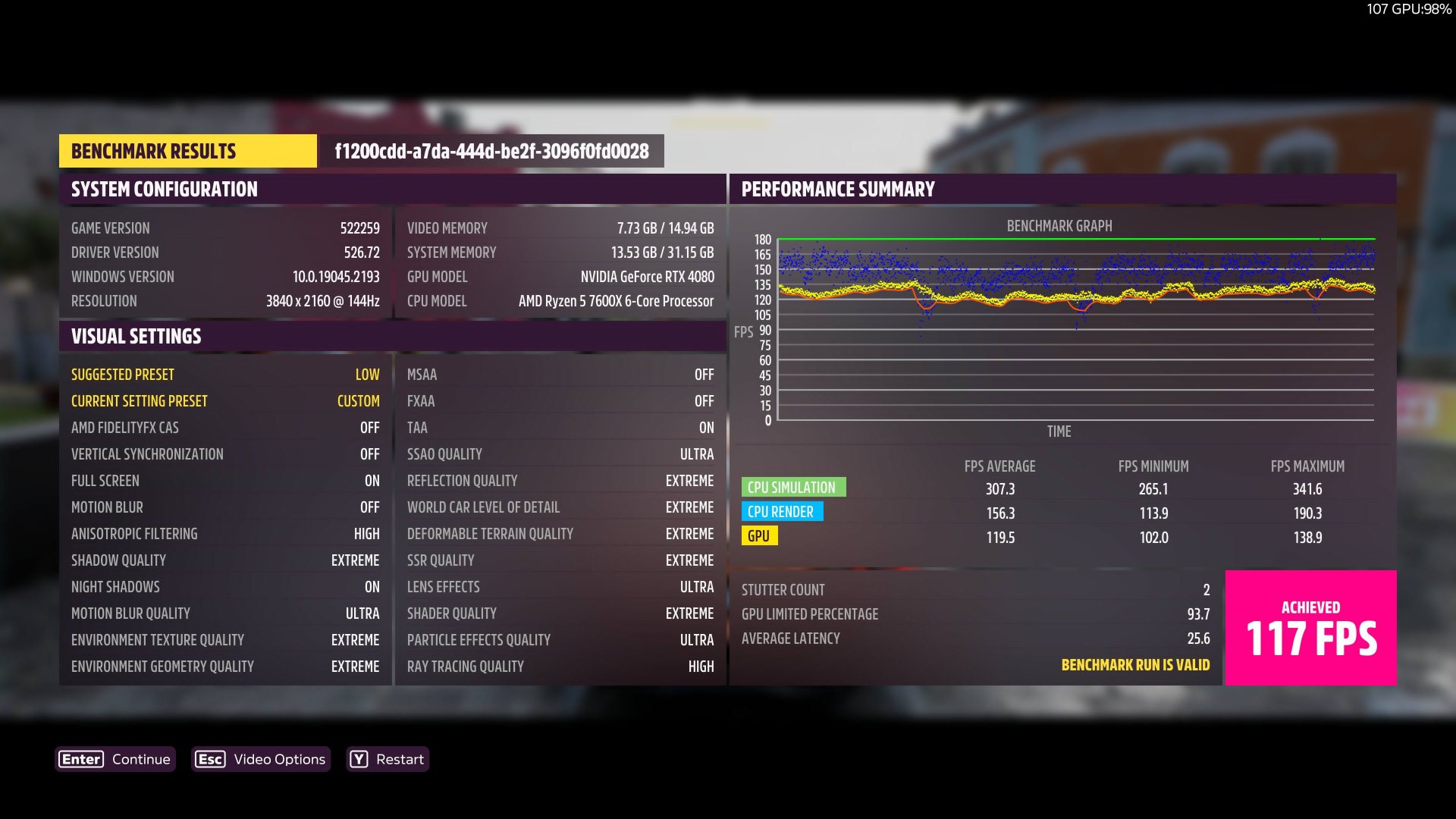The width and height of the screenshot is (1456, 819).
Task: Continue past the benchmark results
Action: (116, 759)
